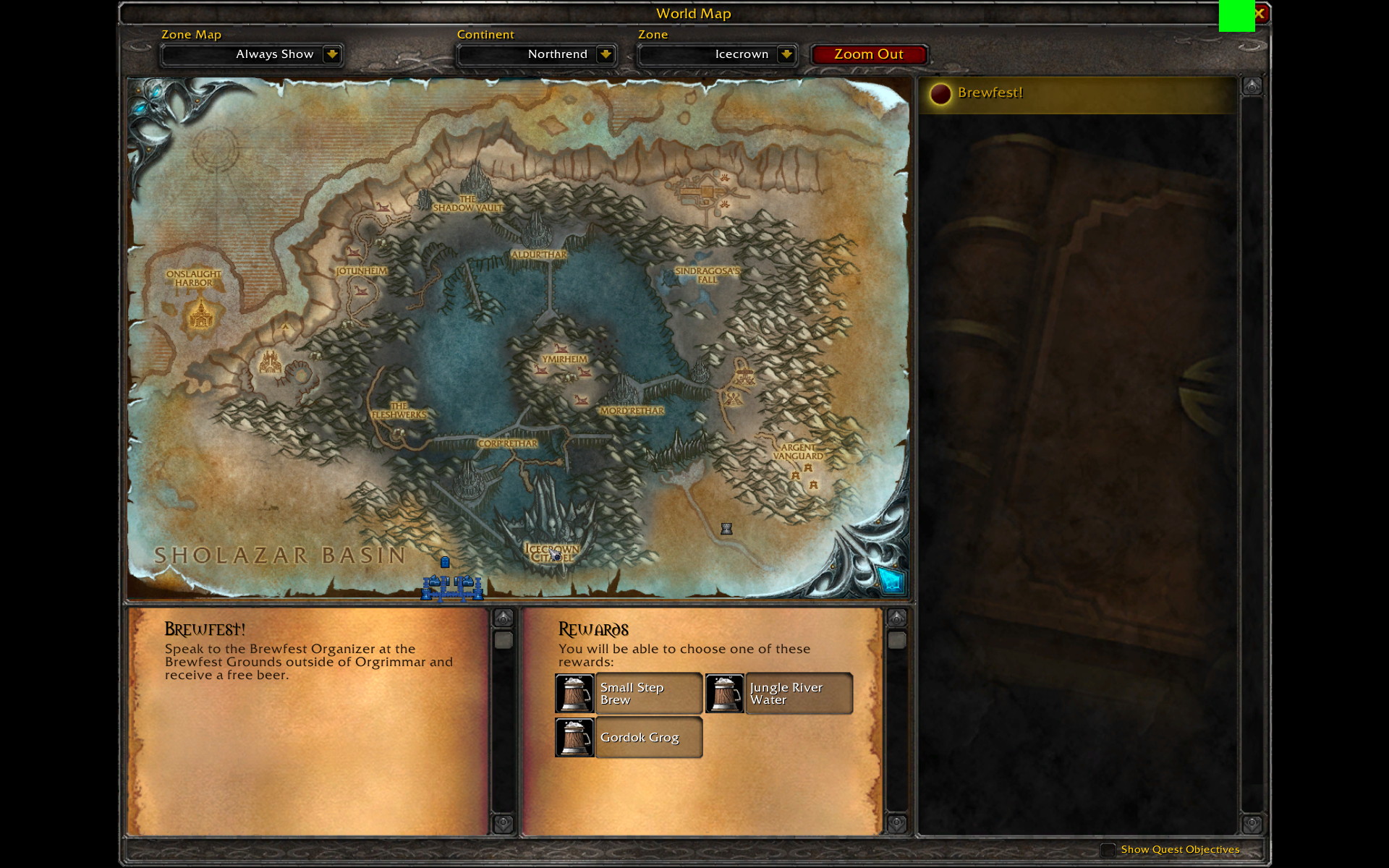The height and width of the screenshot is (868, 1389).
Task: Open the Continent dropdown set to Northrend
Action: pyautogui.click(x=536, y=54)
